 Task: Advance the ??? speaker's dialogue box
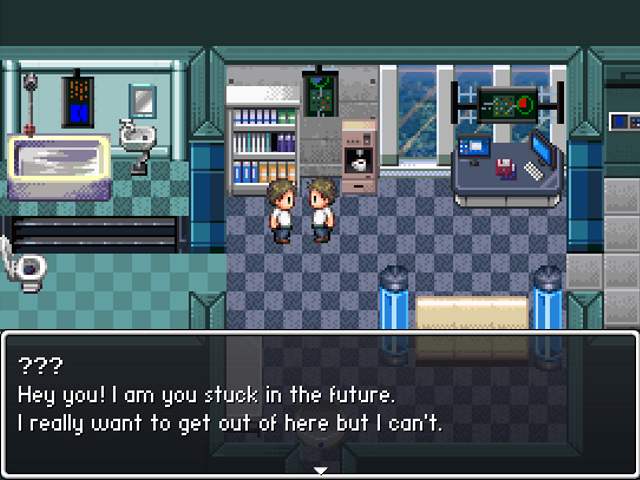click(x=320, y=400)
